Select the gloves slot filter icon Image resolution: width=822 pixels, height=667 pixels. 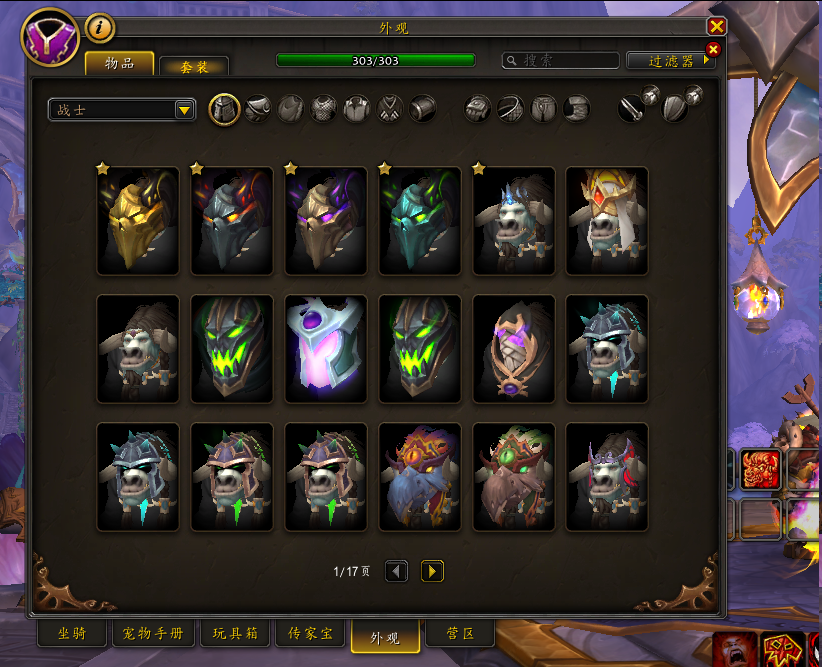478,109
